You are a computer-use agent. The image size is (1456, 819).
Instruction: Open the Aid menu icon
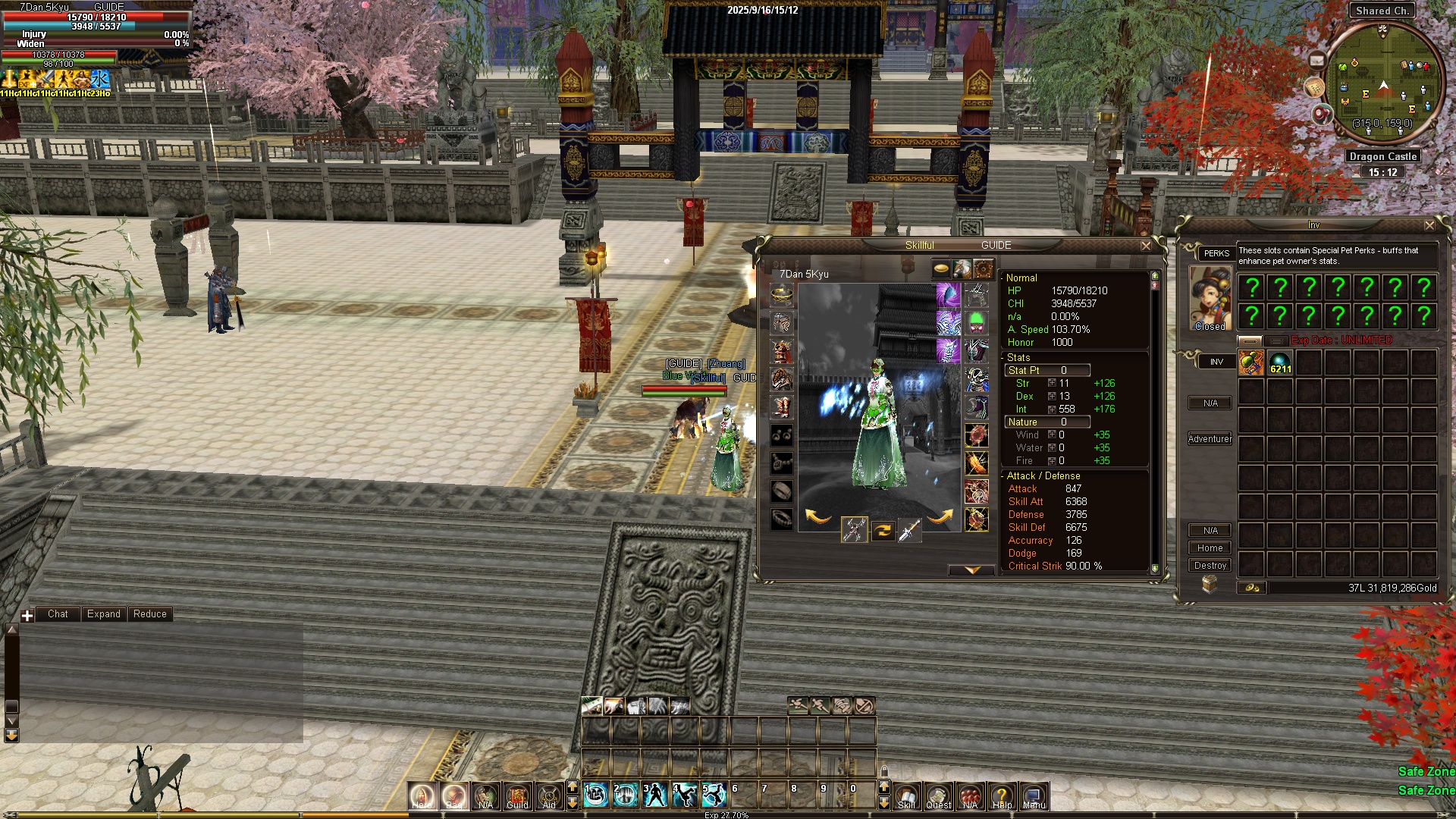pos(549,797)
